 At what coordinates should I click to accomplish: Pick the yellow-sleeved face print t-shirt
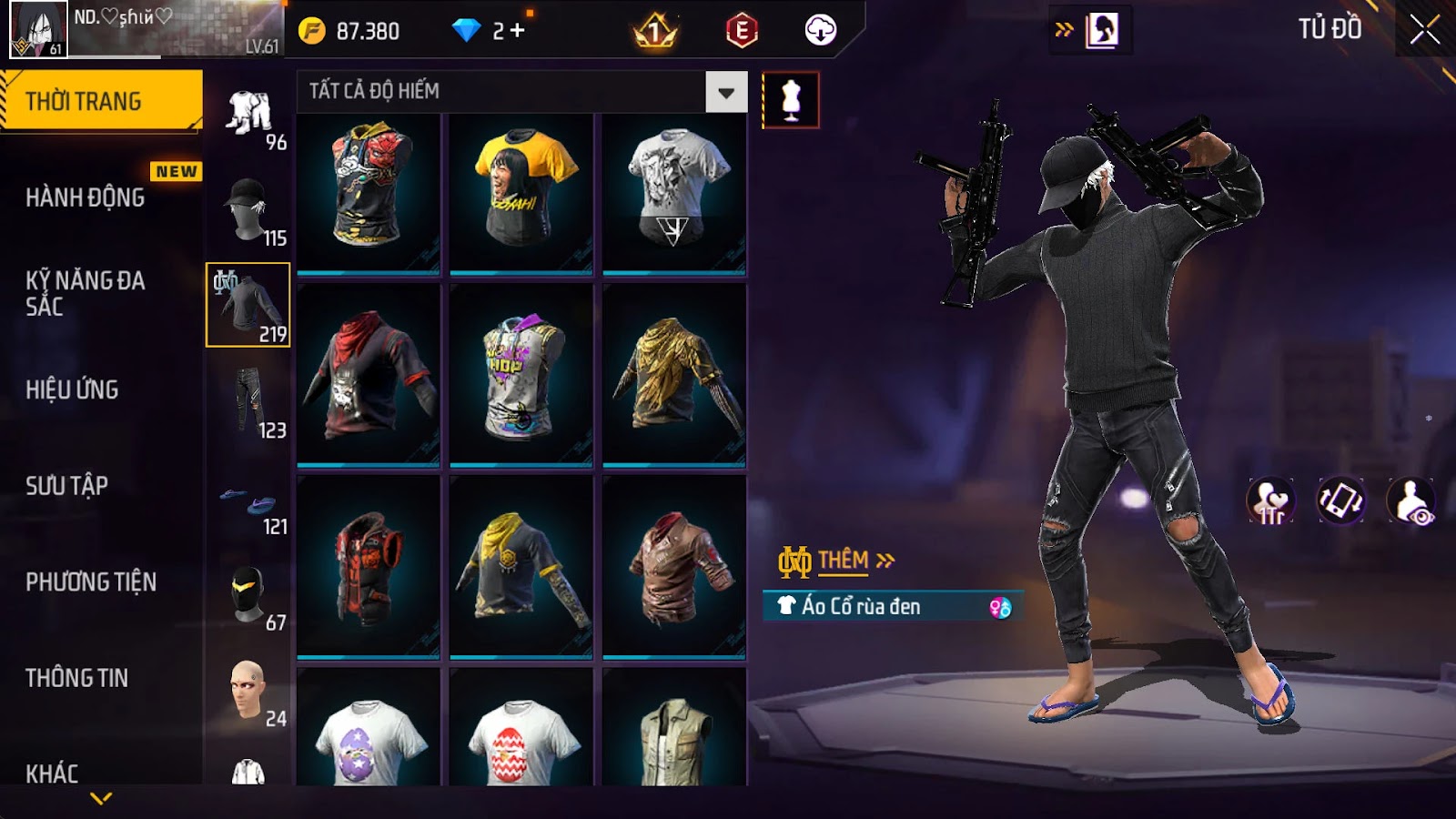[x=521, y=191]
